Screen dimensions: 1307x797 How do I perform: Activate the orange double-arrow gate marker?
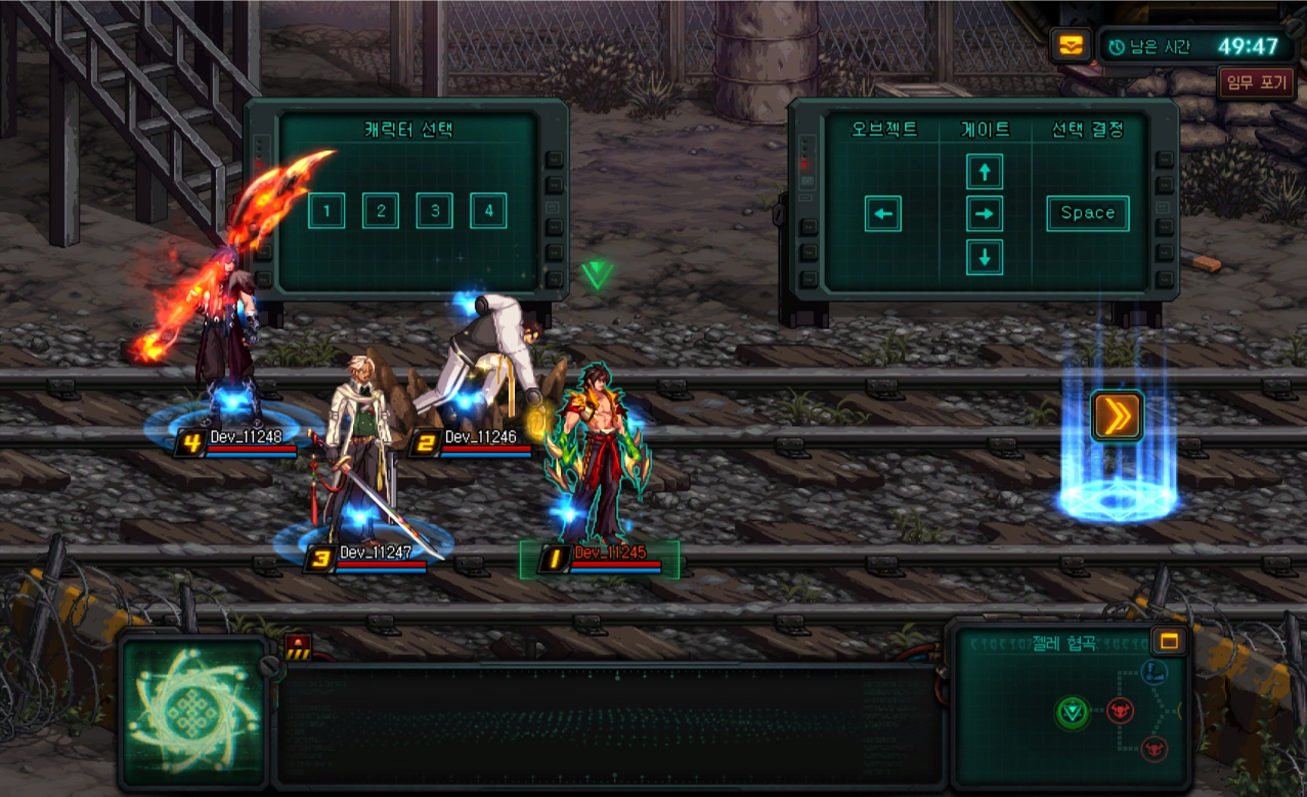point(1117,415)
